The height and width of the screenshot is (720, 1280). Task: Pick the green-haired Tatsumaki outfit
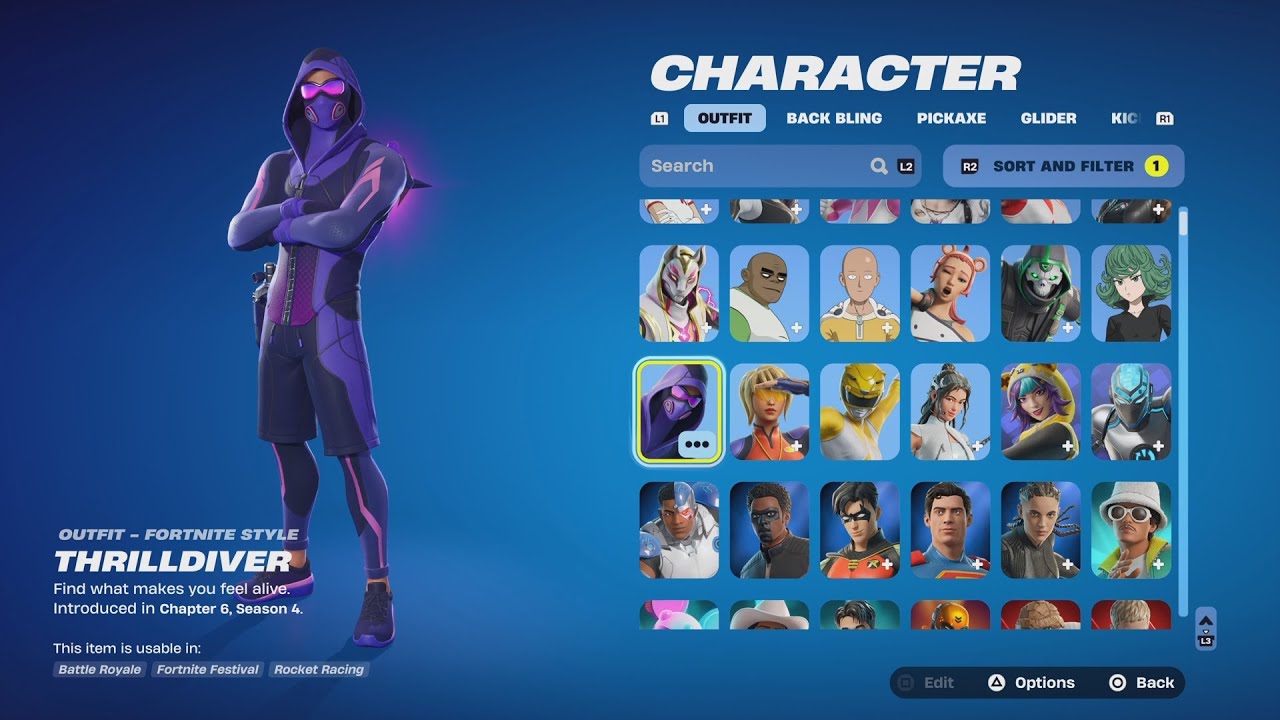(x=1131, y=293)
